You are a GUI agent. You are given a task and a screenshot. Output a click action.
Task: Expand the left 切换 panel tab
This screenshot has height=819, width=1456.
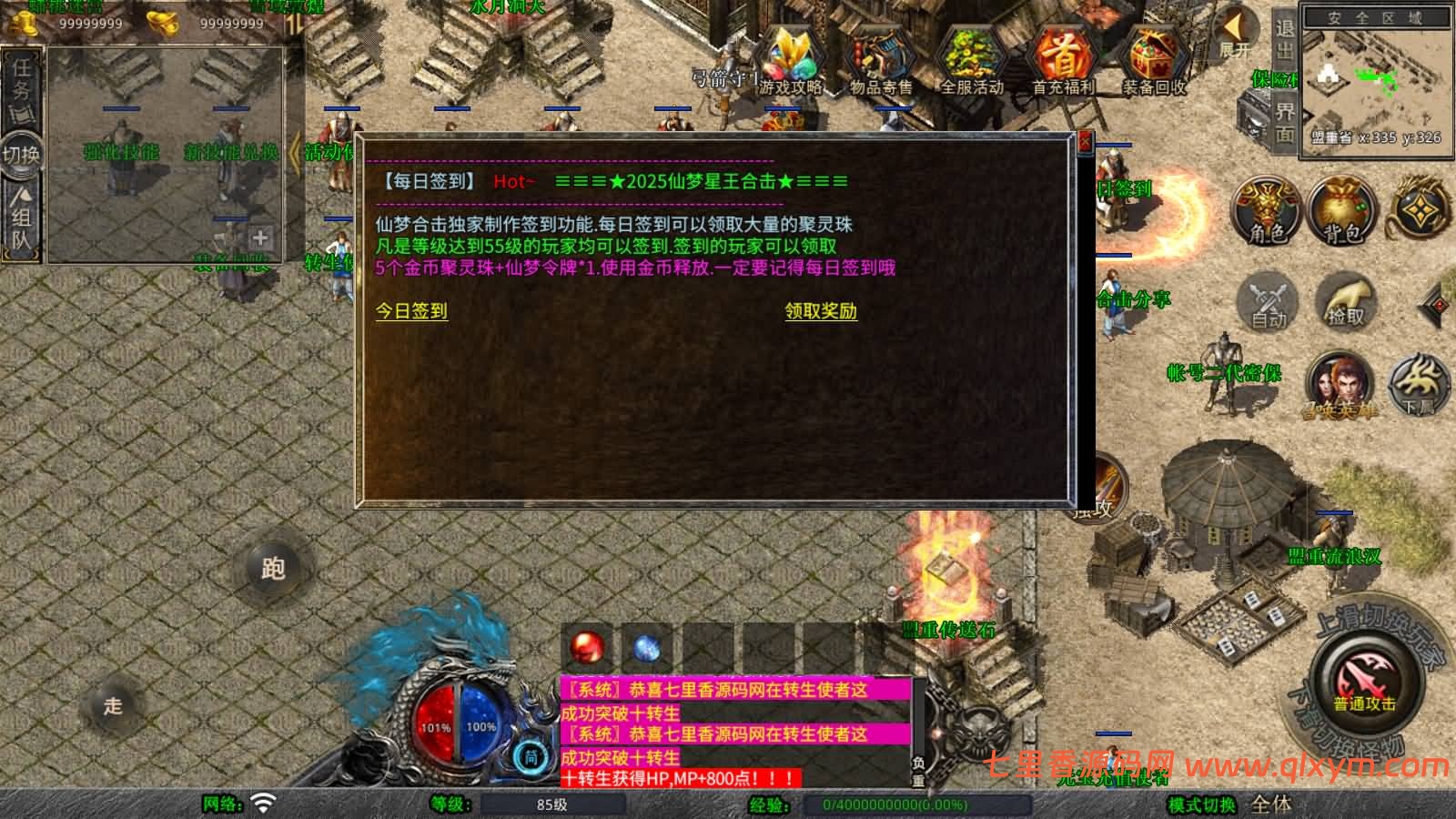24,155
